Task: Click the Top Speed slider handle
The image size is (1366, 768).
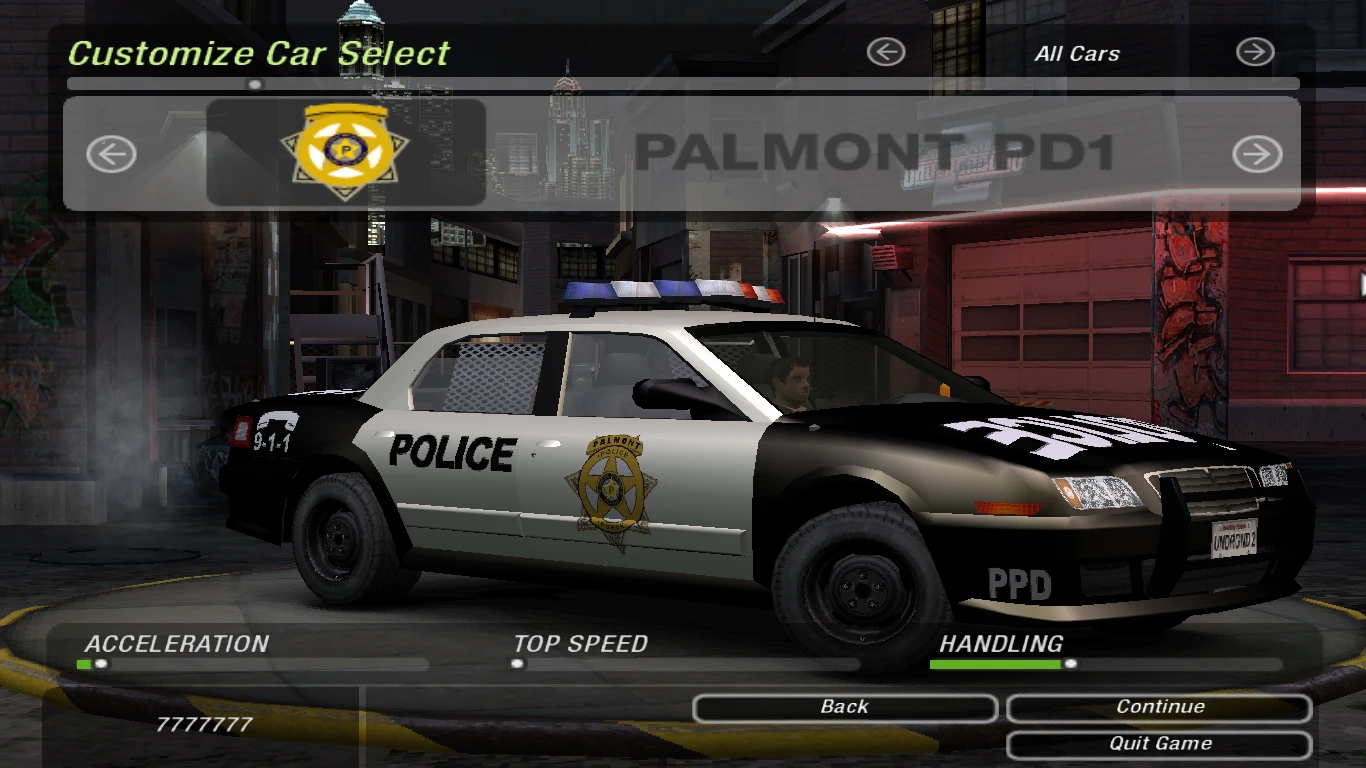Action: [x=519, y=662]
